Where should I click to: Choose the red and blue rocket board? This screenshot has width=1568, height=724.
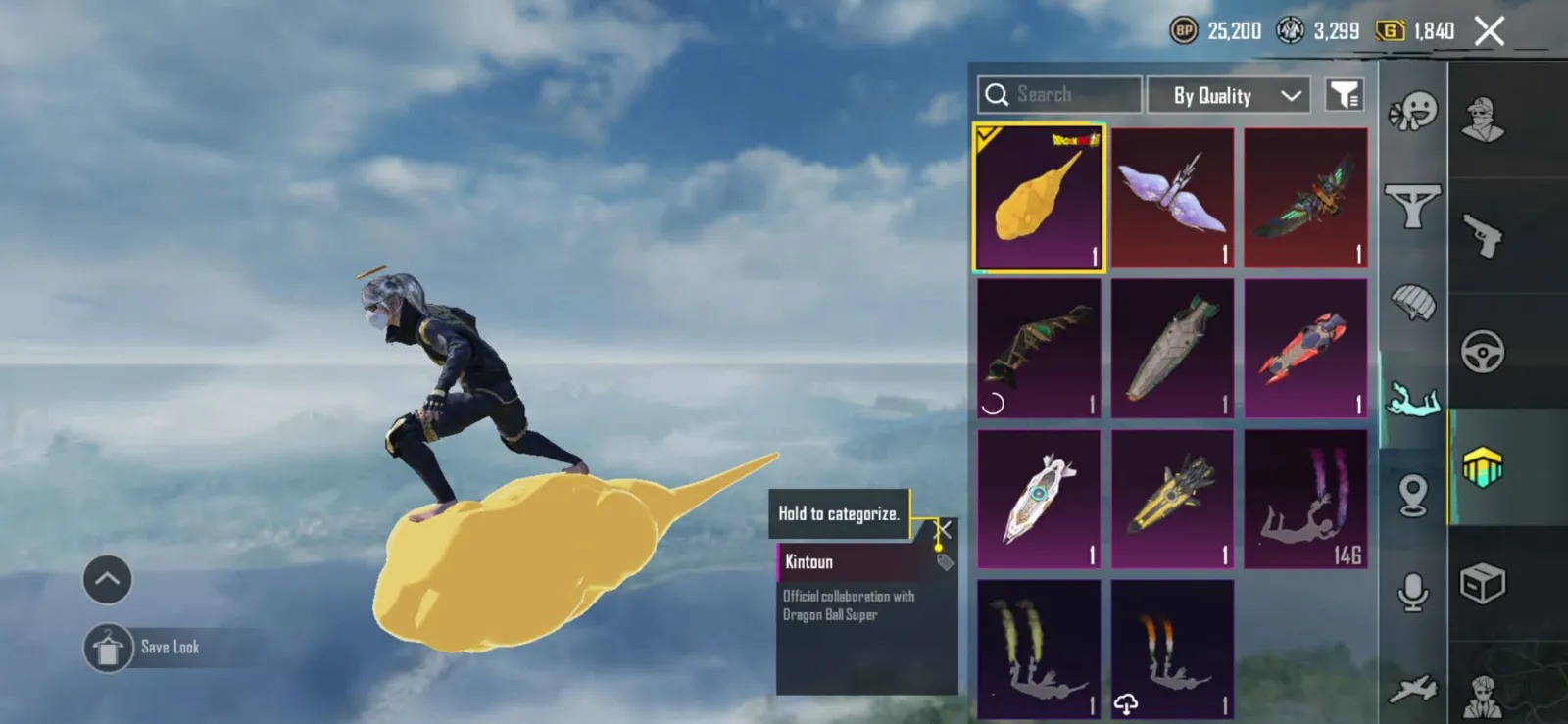(x=1305, y=349)
